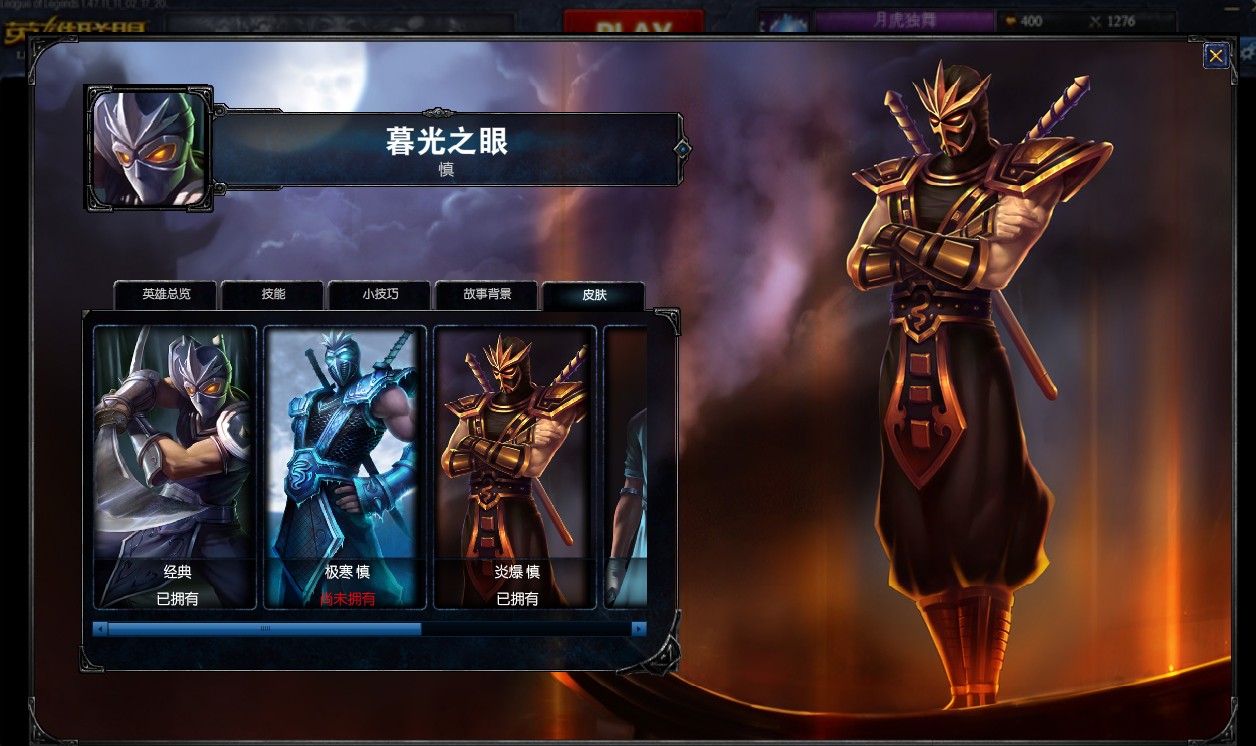
Task: Select the 皮肤 skins tab
Action: (x=594, y=296)
